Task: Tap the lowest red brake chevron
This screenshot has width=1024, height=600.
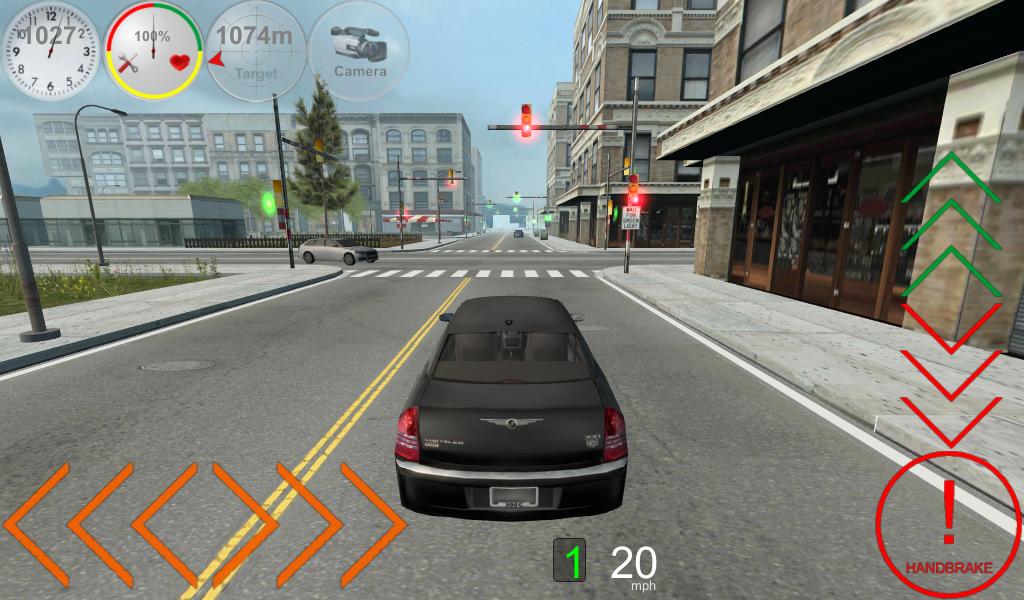Action: pos(951,421)
